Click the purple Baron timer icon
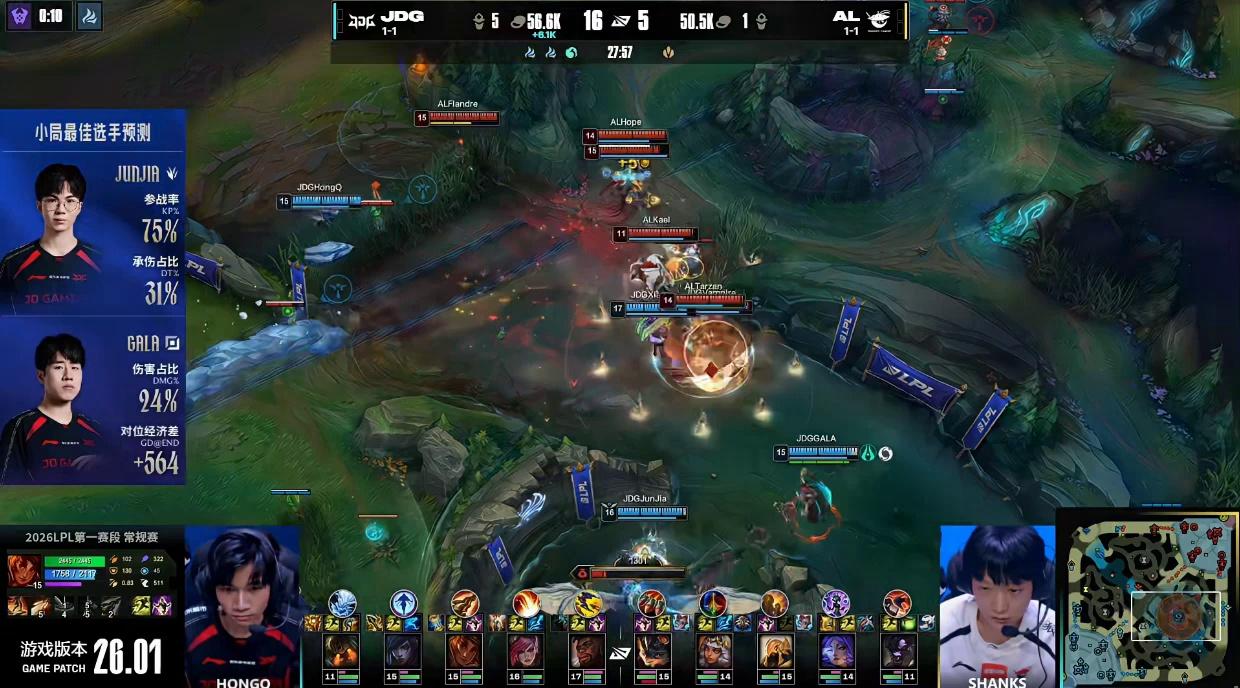Screen dimensions: 1240x688 [20, 16]
